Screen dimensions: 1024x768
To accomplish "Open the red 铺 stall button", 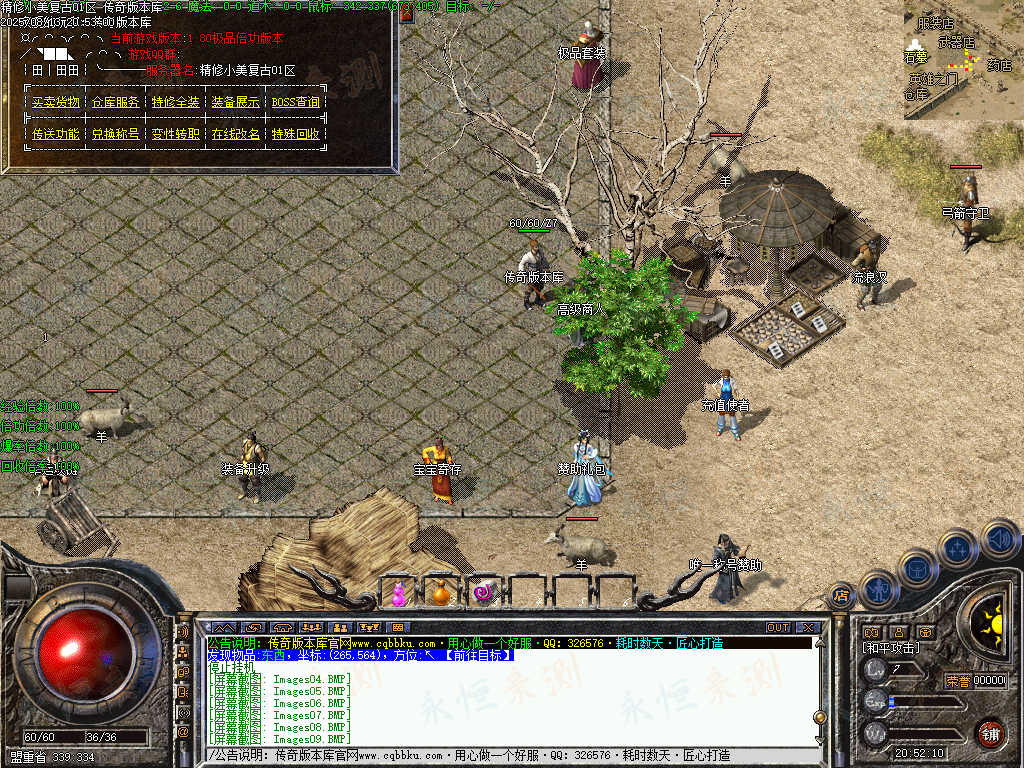I will [x=990, y=733].
